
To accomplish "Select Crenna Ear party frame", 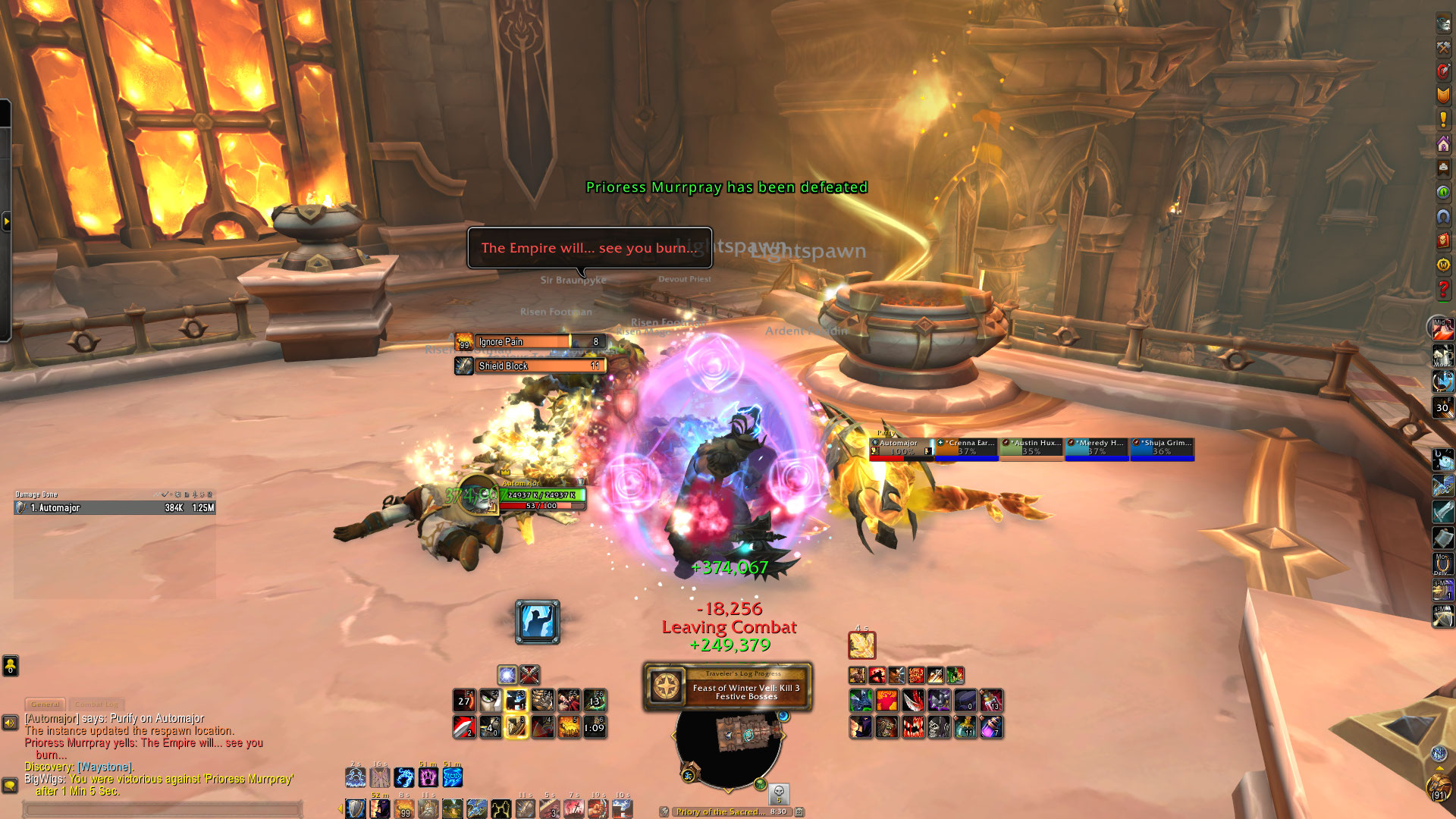I will click(967, 448).
